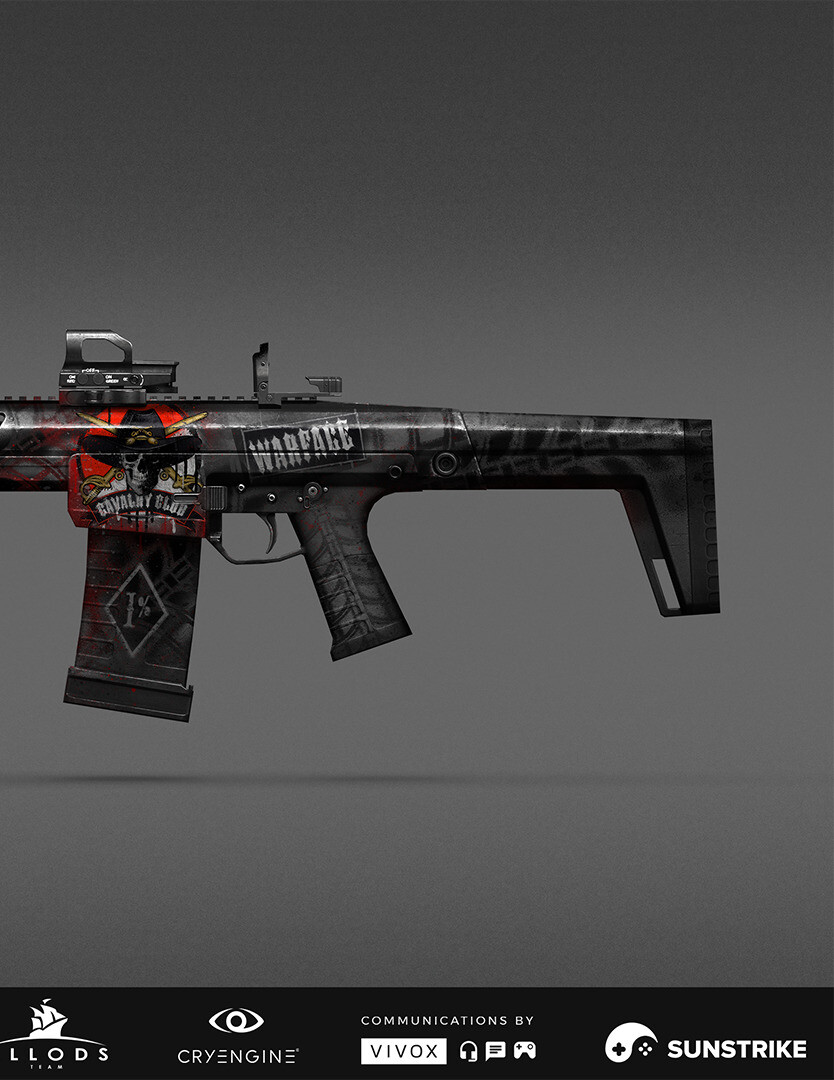834x1080 pixels.
Task: Open the CryEngine logo link
Action: coord(237,1036)
